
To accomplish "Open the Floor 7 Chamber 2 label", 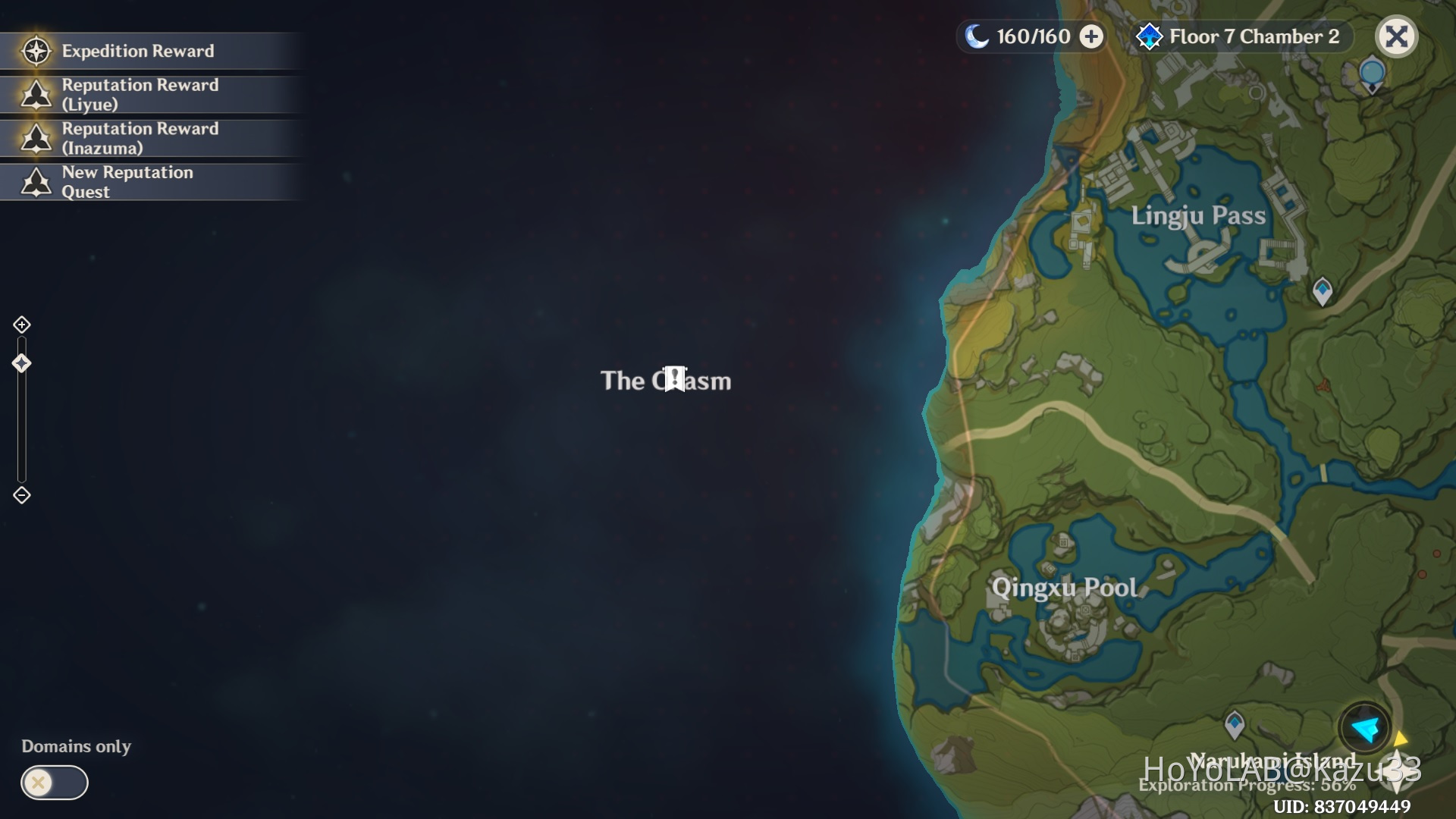I will click(x=1254, y=36).
